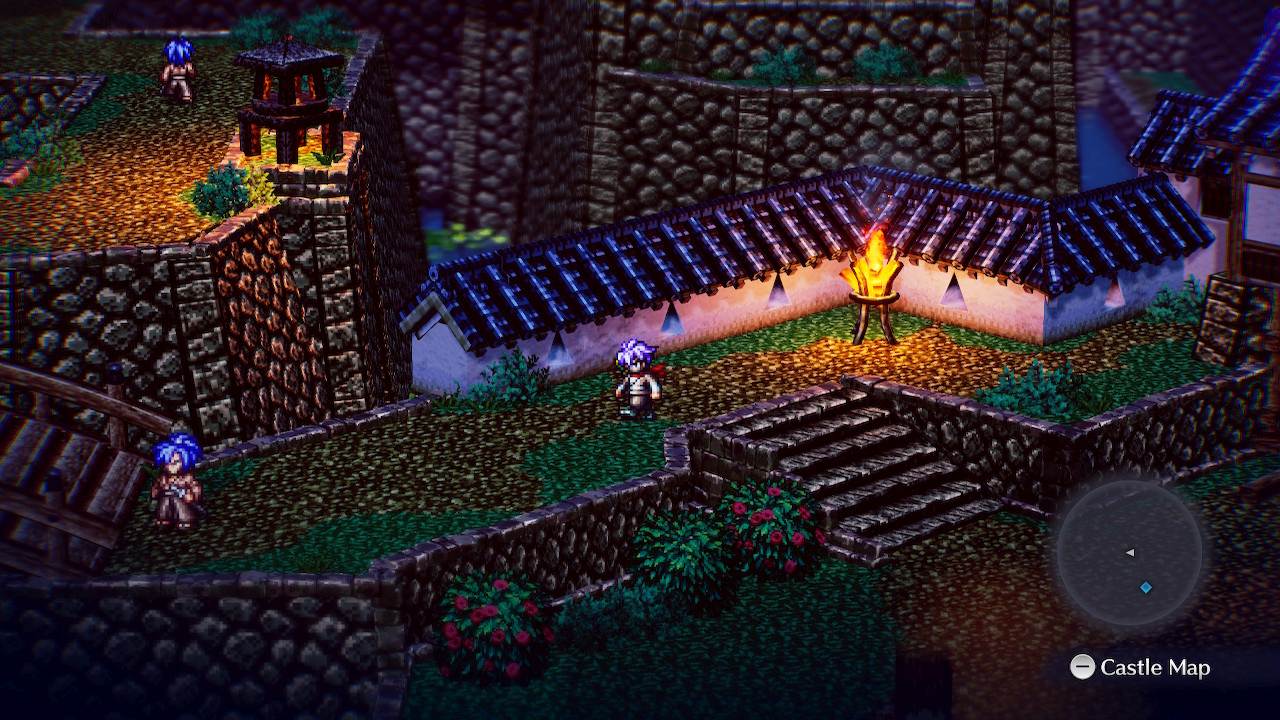Screen dimensions: 1280x720
Task: Open the circular minimap
Action: 1129,553
